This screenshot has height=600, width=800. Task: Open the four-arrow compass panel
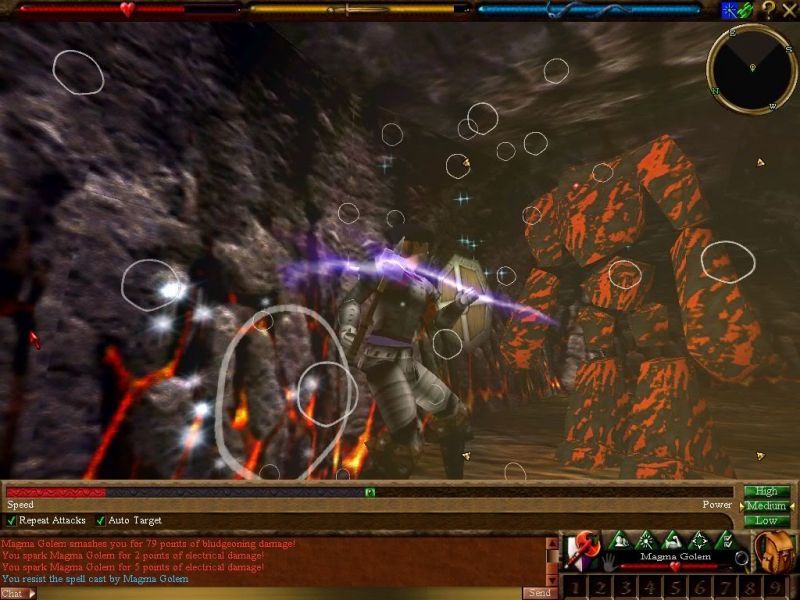699,540
